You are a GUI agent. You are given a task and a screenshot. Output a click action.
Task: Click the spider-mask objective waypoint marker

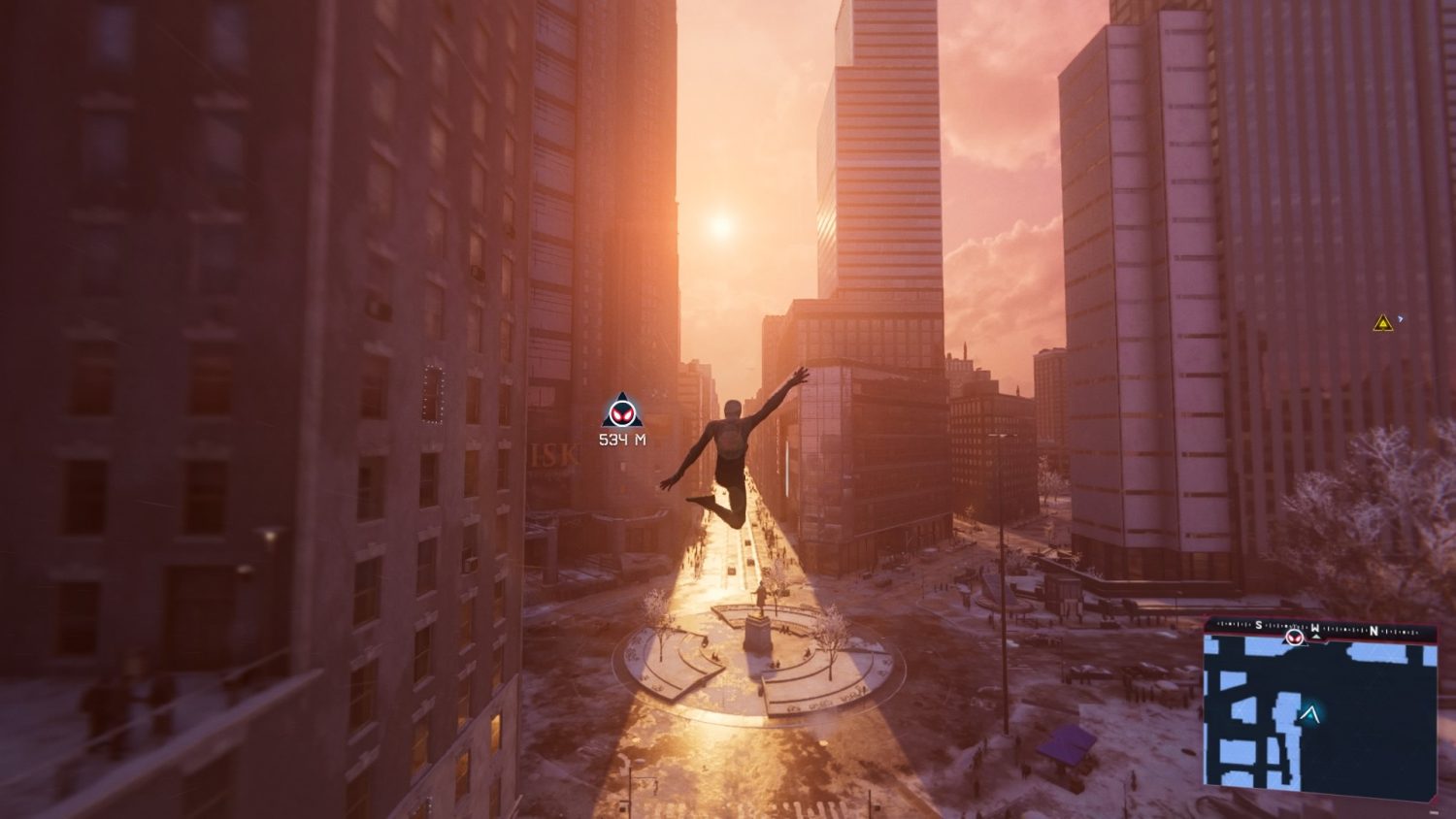(622, 411)
